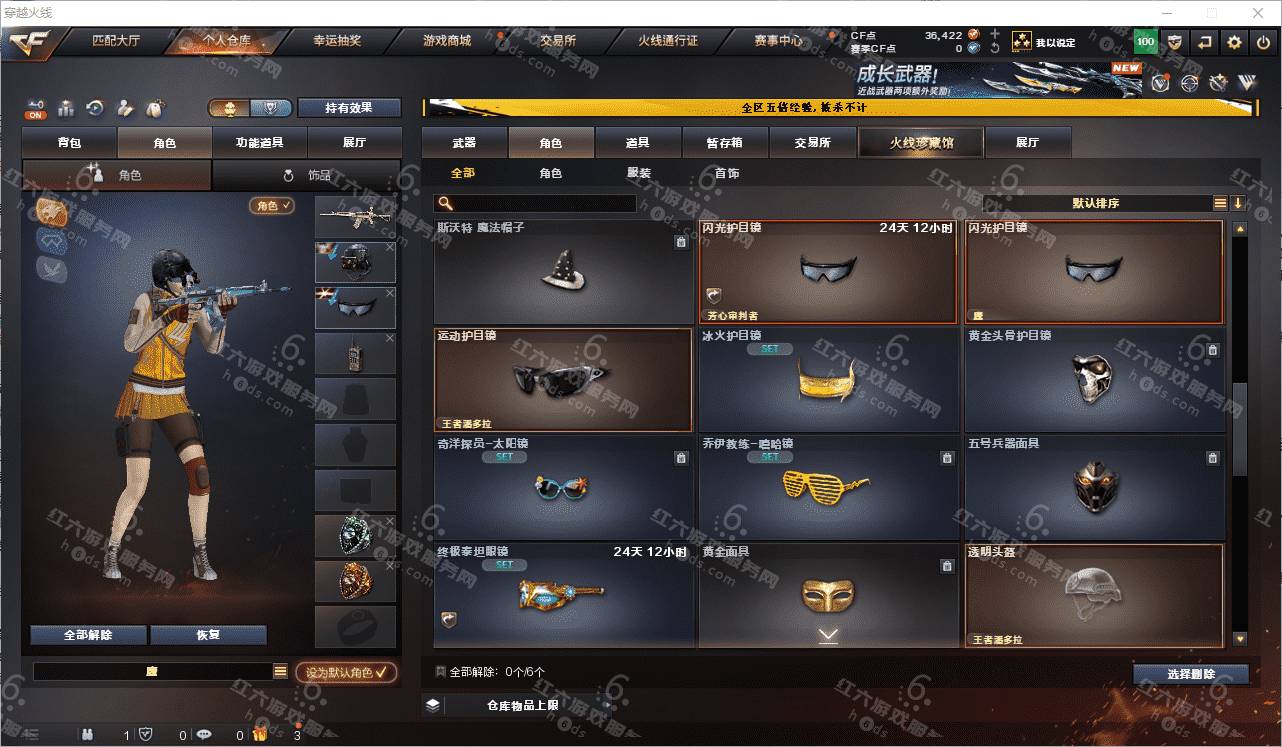
Task: Click the 选择删除 button
Action: pyautogui.click(x=1190, y=674)
